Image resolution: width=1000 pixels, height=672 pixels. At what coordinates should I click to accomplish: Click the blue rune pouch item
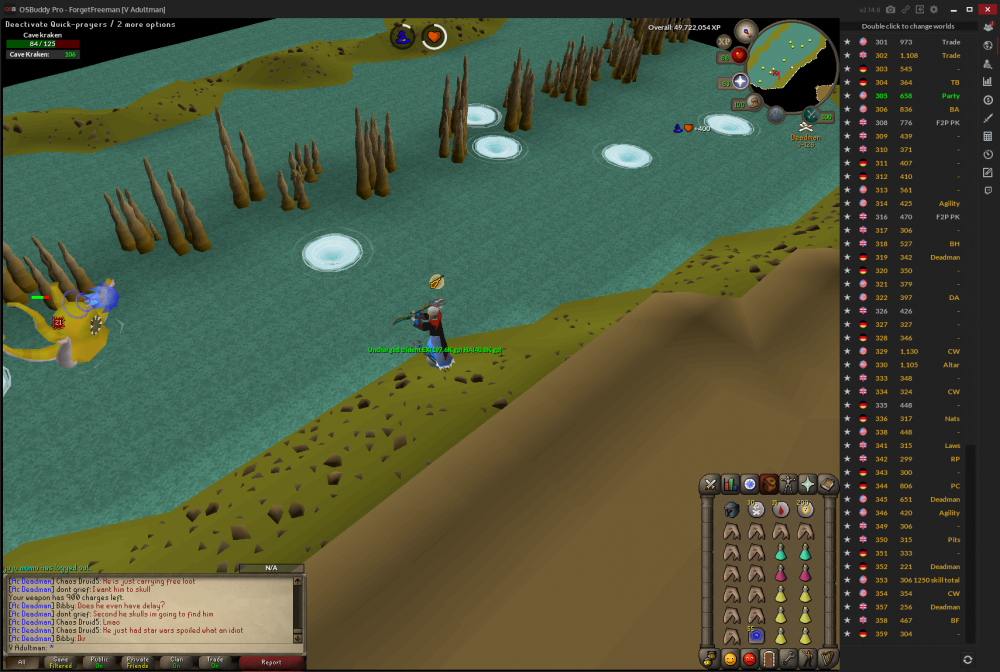(x=757, y=635)
